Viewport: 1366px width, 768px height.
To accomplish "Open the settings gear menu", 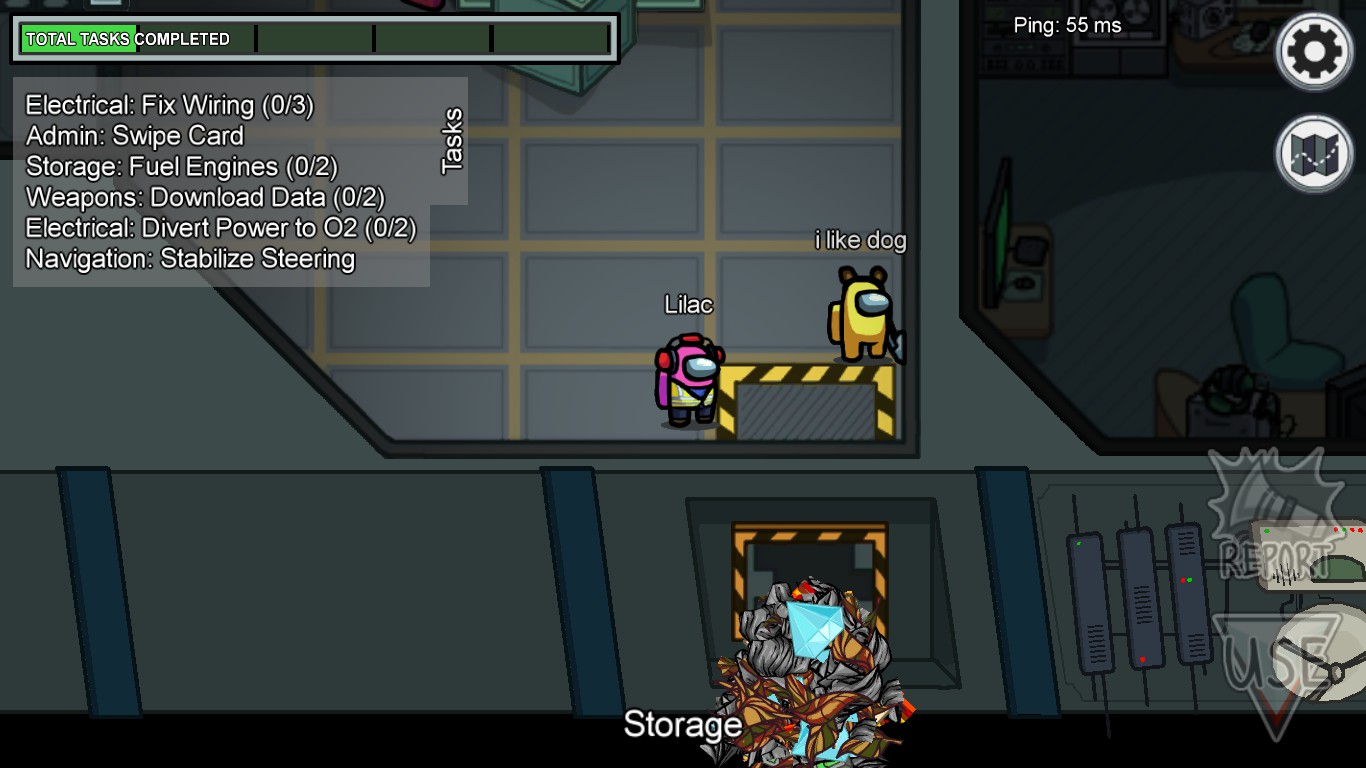I will point(1313,51).
